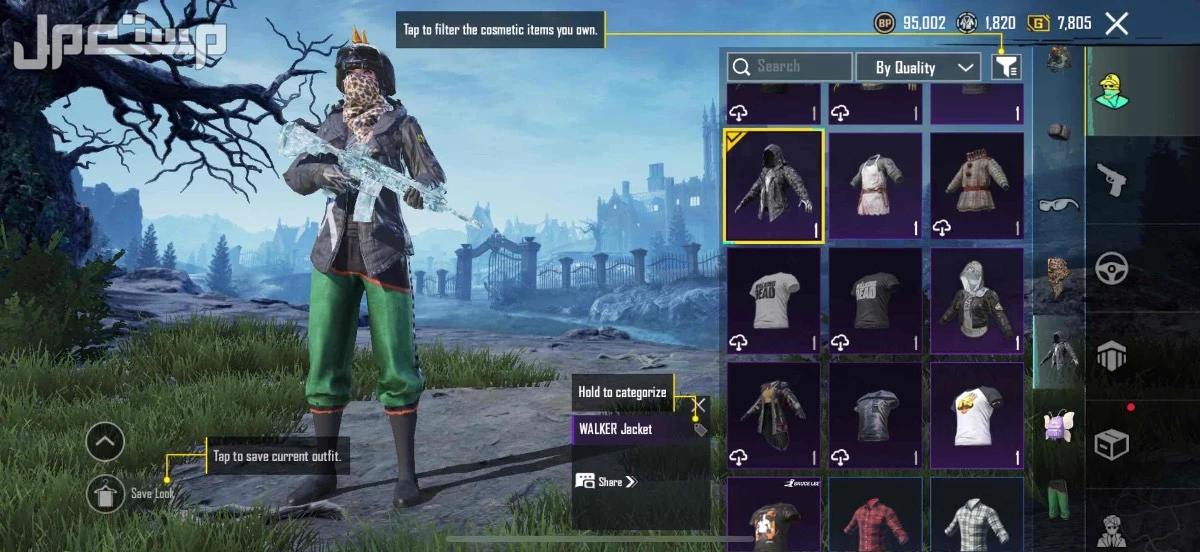Show the glasses slot sub-category

(x=1059, y=204)
